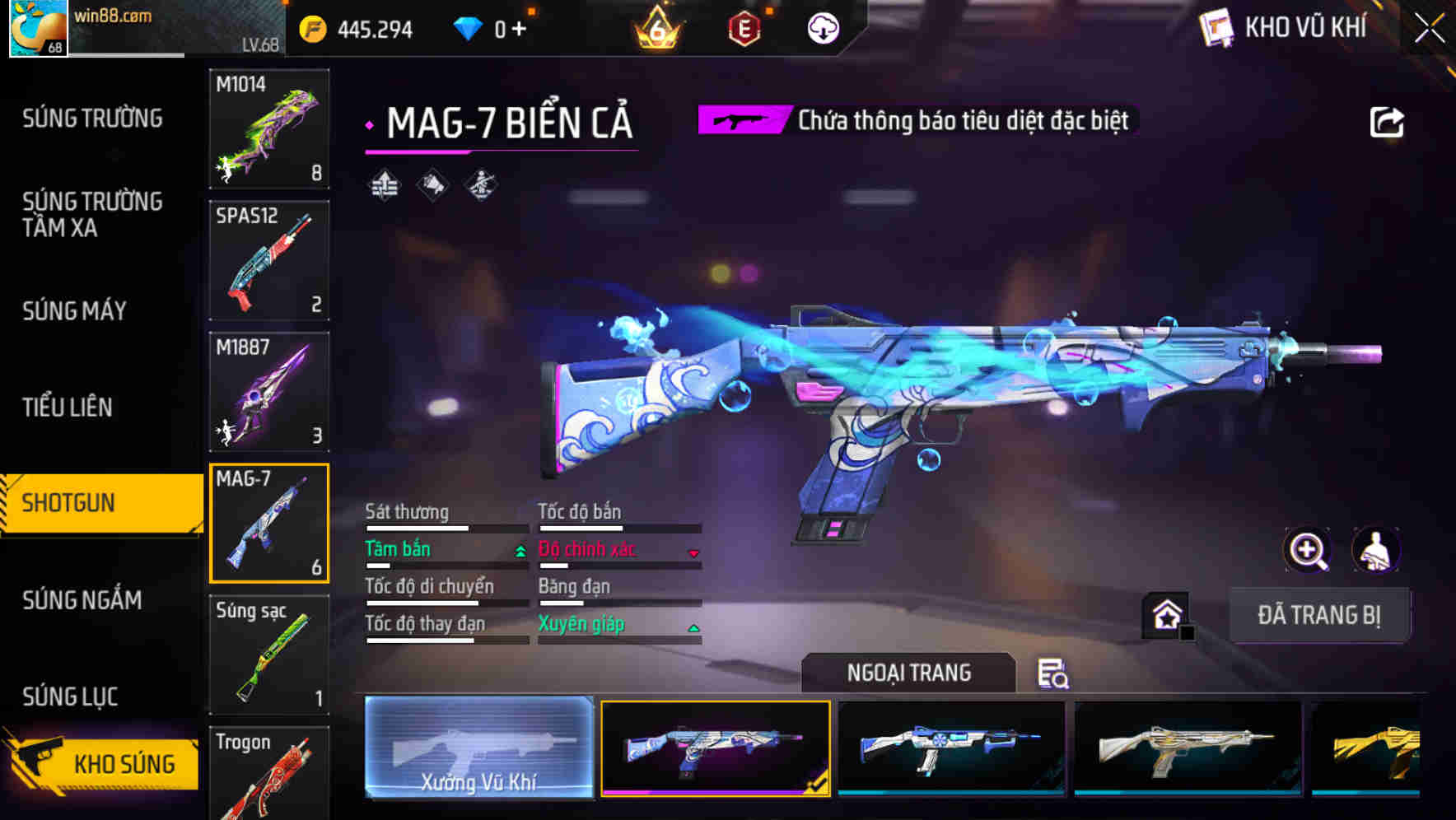Zoom in with the magnifier icon
This screenshot has height=820, width=1456.
[1307, 549]
